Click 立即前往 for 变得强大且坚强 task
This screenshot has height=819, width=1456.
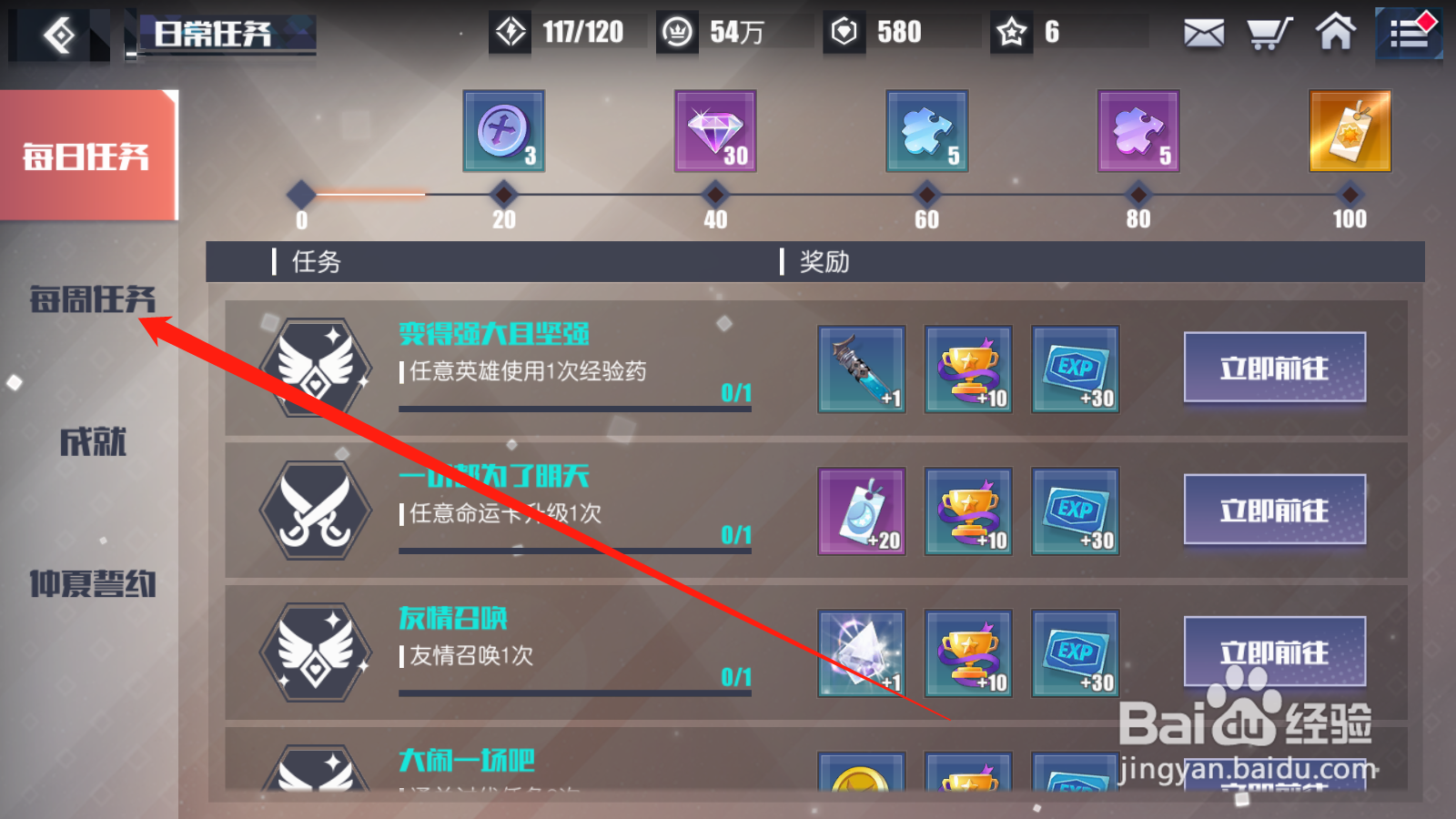[x=1273, y=369]
